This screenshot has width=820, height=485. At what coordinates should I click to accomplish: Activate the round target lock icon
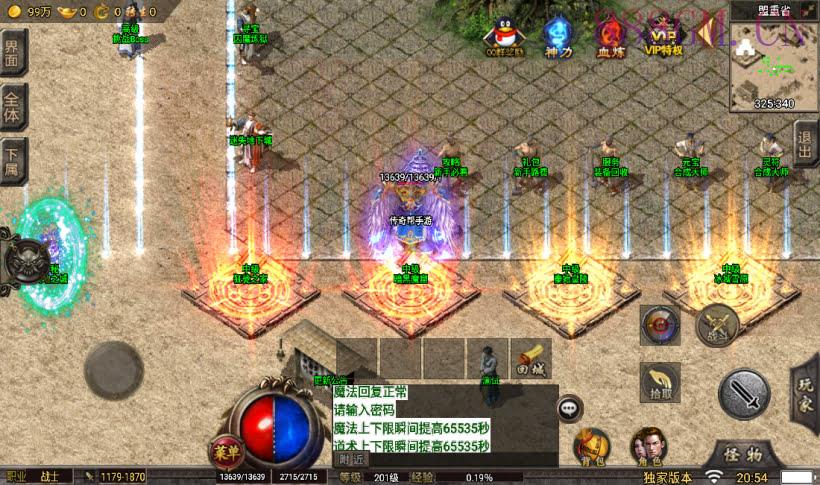pyautogui.click(x=660, y=324)
